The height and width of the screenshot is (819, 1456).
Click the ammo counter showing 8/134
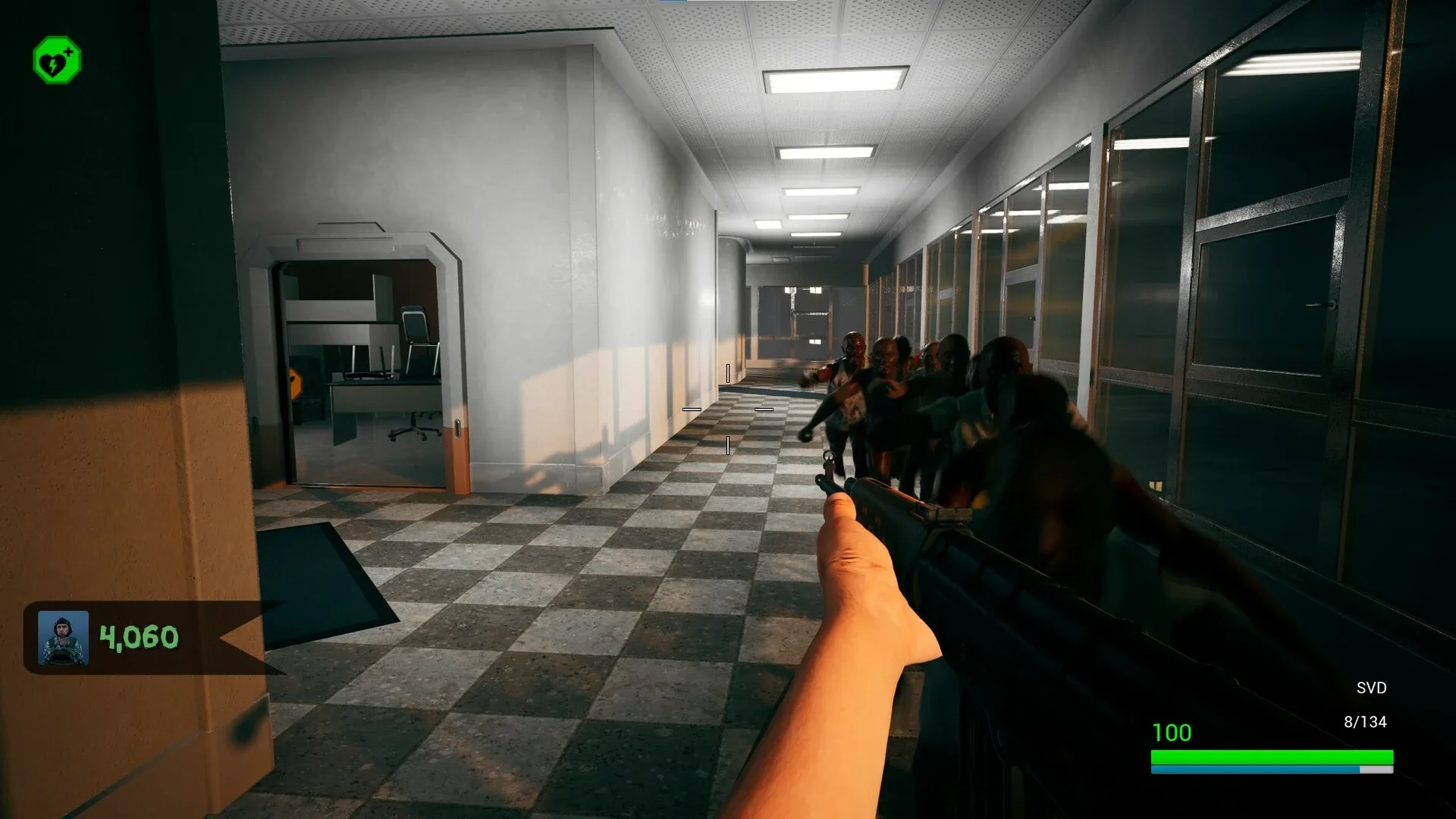(x=1367, y=720)
